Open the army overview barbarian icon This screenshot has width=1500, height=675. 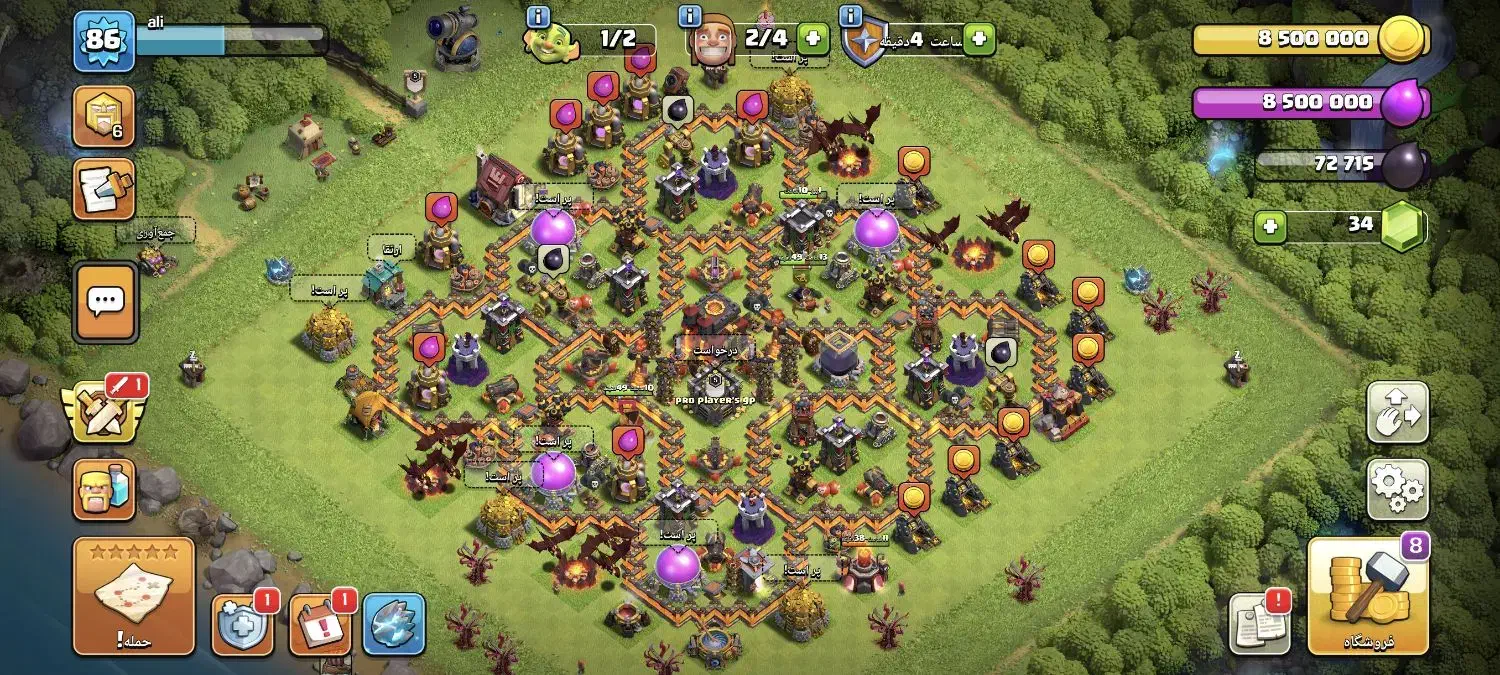[104, 489]
